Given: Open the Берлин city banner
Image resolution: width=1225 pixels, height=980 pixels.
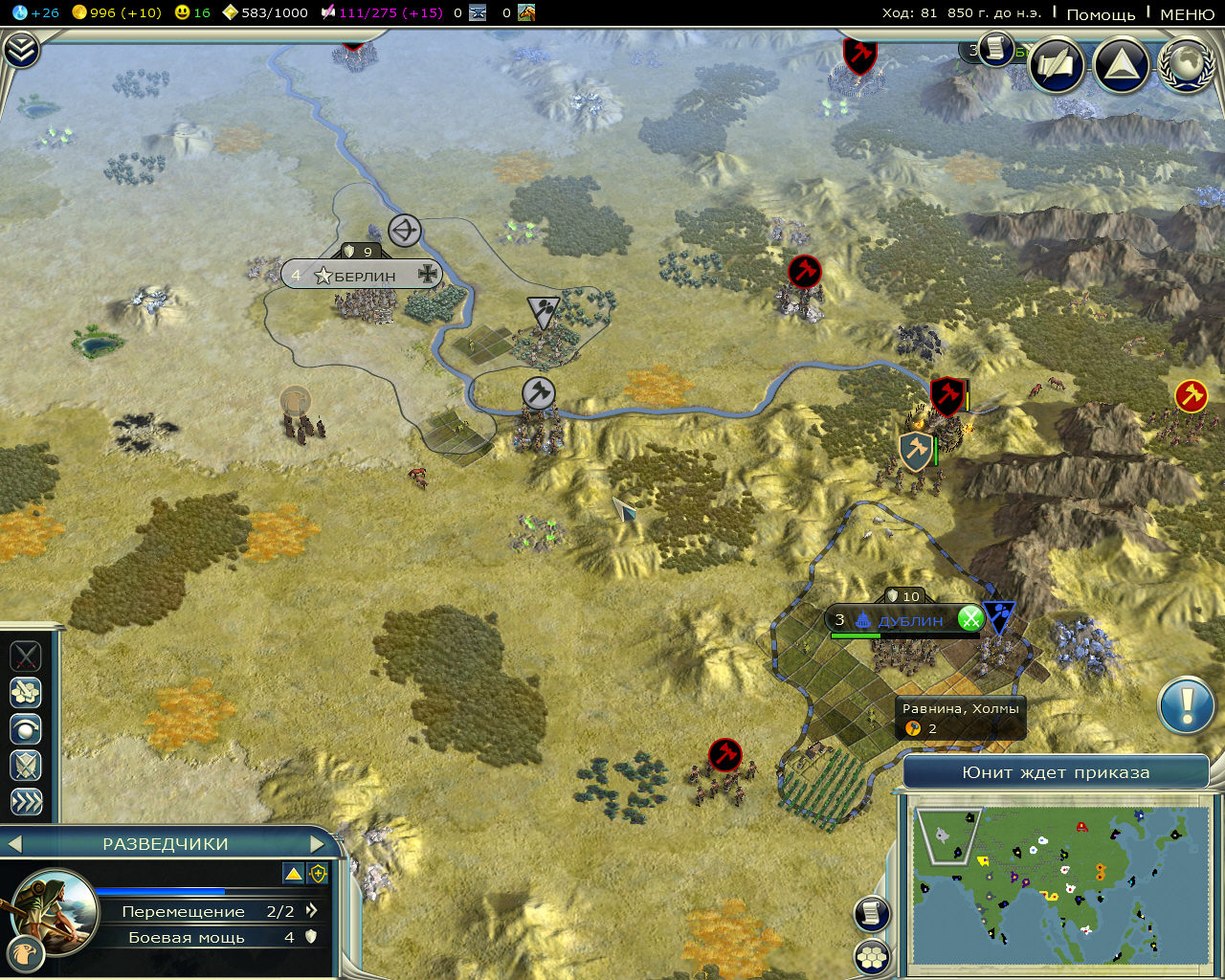Looking at the screenshot, I should [x=363, y=276].
